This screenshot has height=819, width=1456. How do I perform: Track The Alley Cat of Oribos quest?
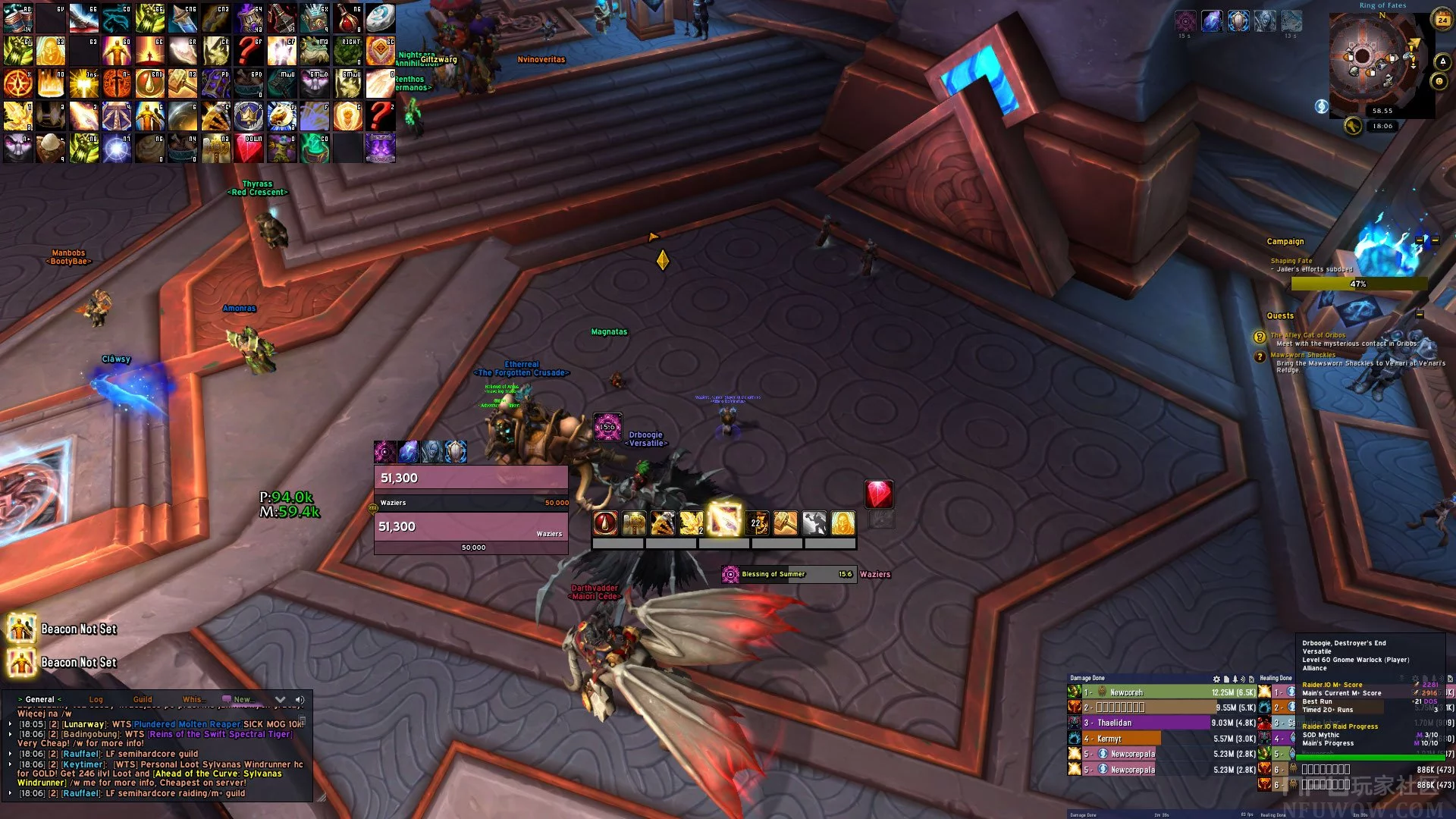(1308, 335)
